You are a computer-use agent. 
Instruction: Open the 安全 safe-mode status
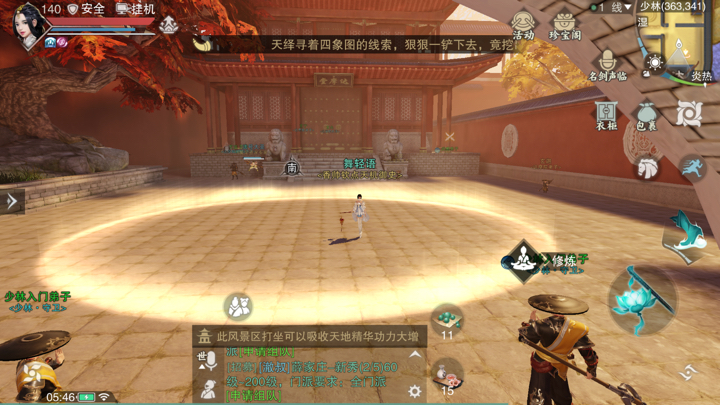pos(86,9)
